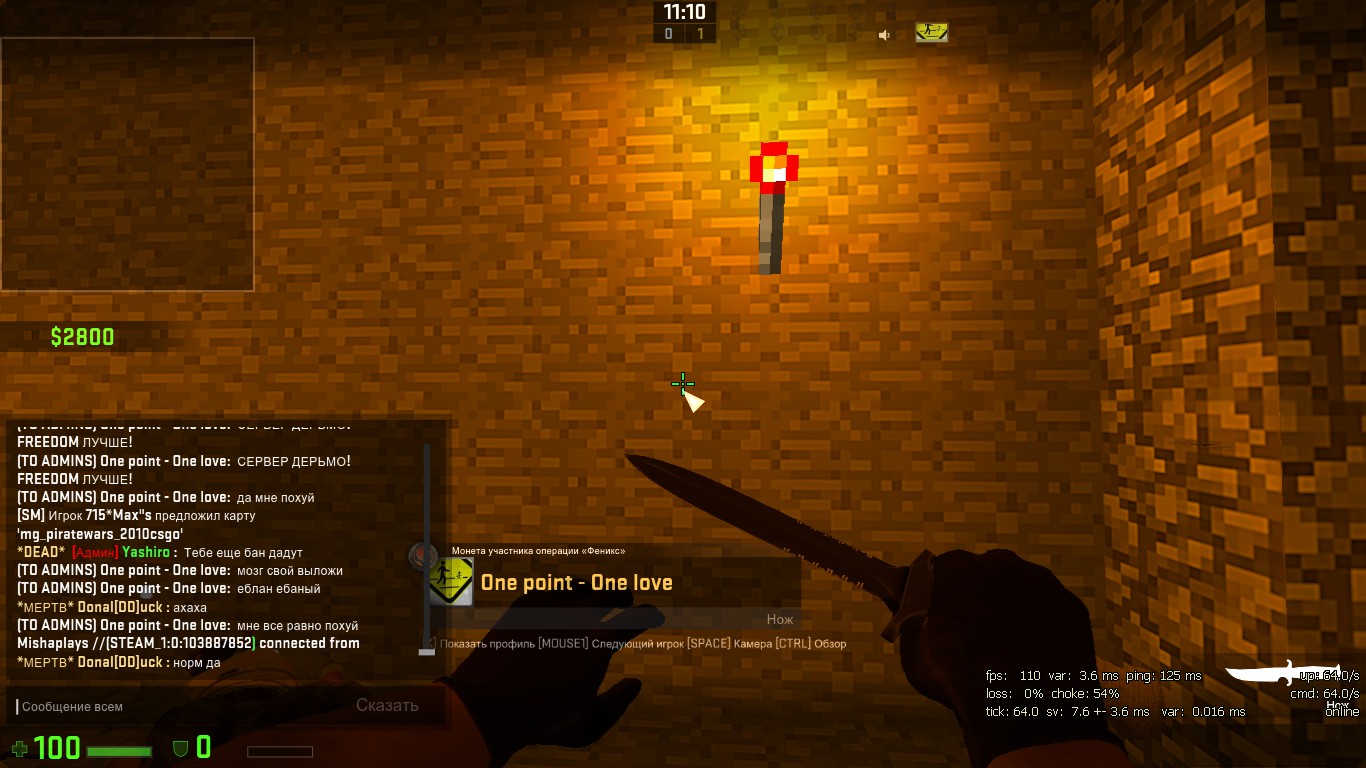Viewport: 1366px width, 768px height.
Task: Send the message with the Сказать button
Action: [x=387, y=705]
